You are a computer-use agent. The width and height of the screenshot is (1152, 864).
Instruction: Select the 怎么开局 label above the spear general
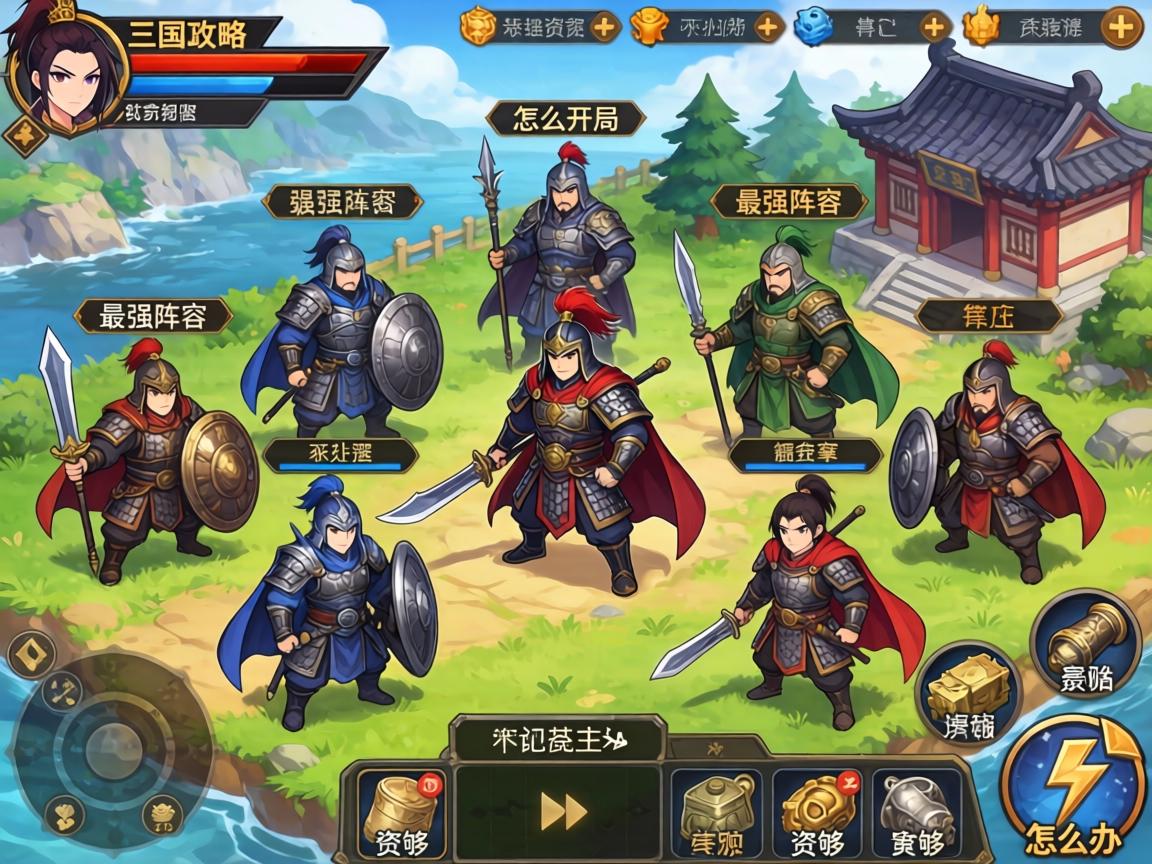click(565, 120)
